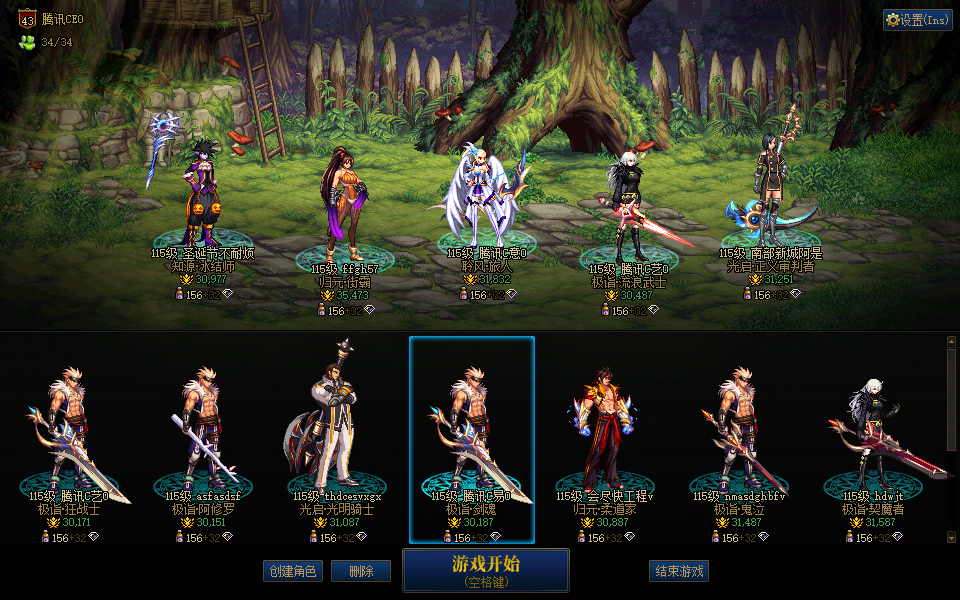Screen dimensions: 960x600
Task: Select the 极诣·鬼泣 character
Action: (x=741, y=440)
